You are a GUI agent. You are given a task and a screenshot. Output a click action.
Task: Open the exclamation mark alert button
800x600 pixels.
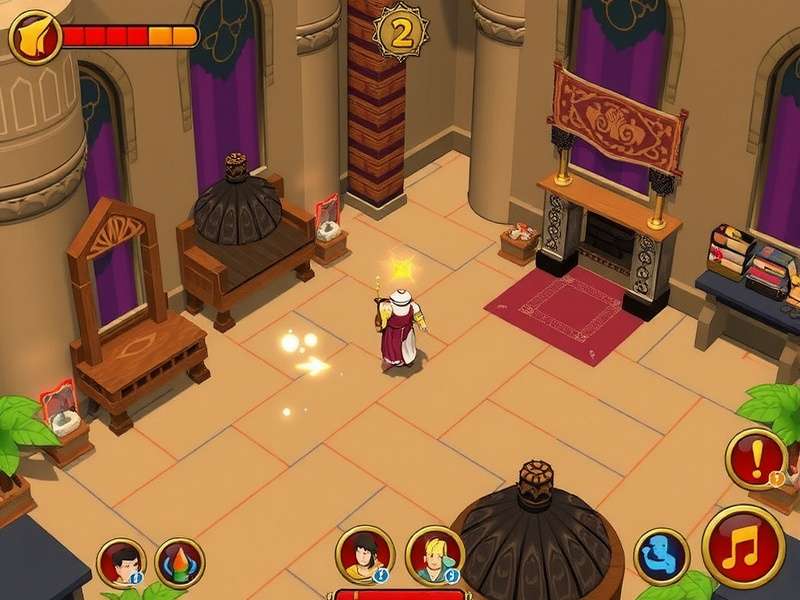(756, 459)
